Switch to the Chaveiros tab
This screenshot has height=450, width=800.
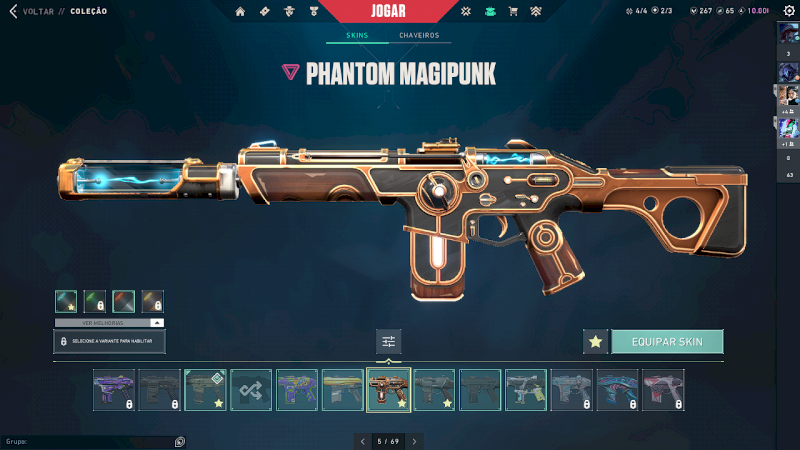tap(419, 36)
